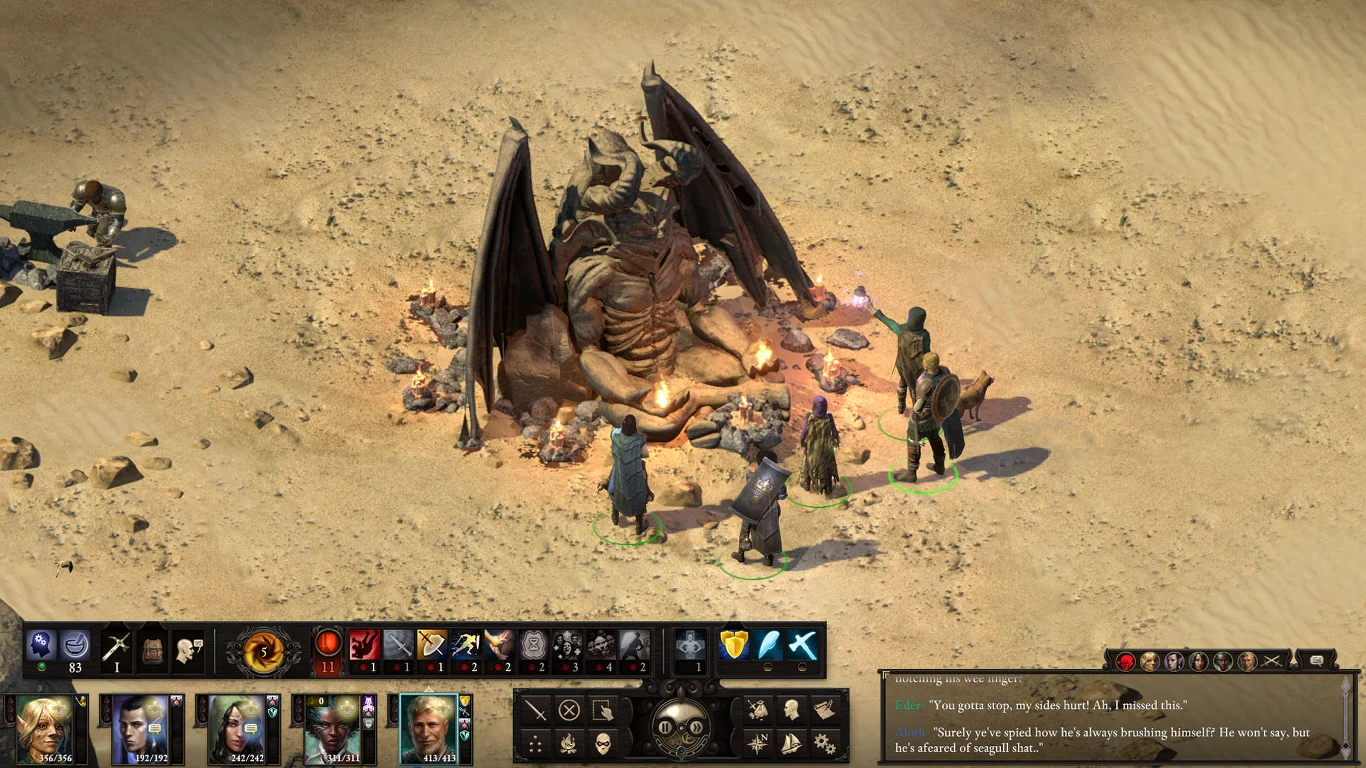Image resolution: width=1366 pixels, height=768 pixels.
Task: Toggle the speech bubble dialogue log filter
Action: 1317,661
